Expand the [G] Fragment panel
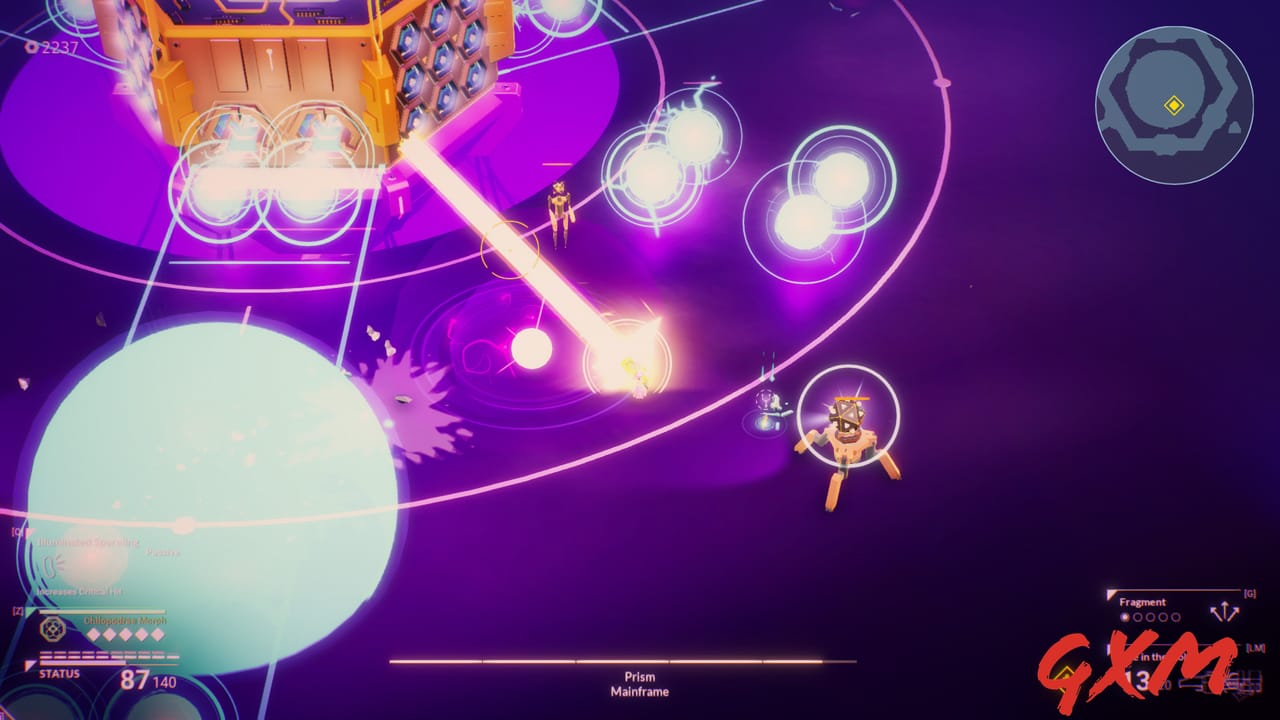The image size is (1280, 720). (1249, 593)
